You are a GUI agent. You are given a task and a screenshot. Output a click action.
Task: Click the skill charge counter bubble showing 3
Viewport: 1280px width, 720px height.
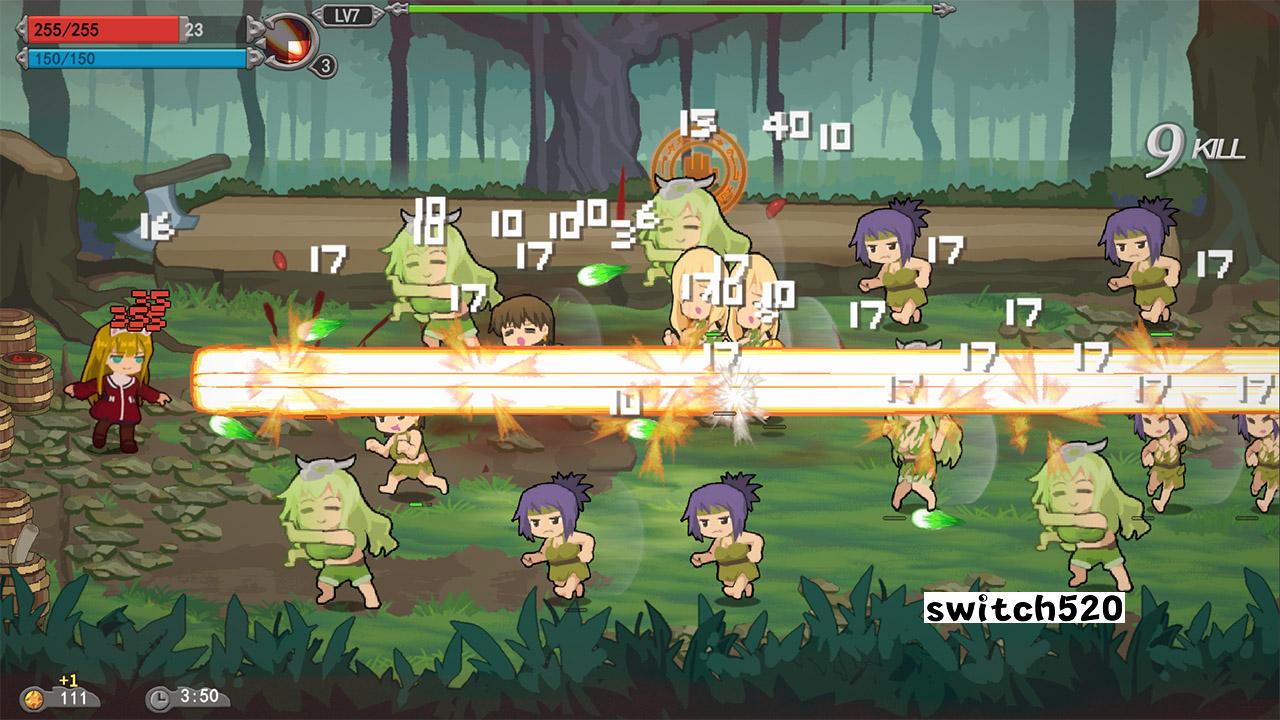pos(323,66)
